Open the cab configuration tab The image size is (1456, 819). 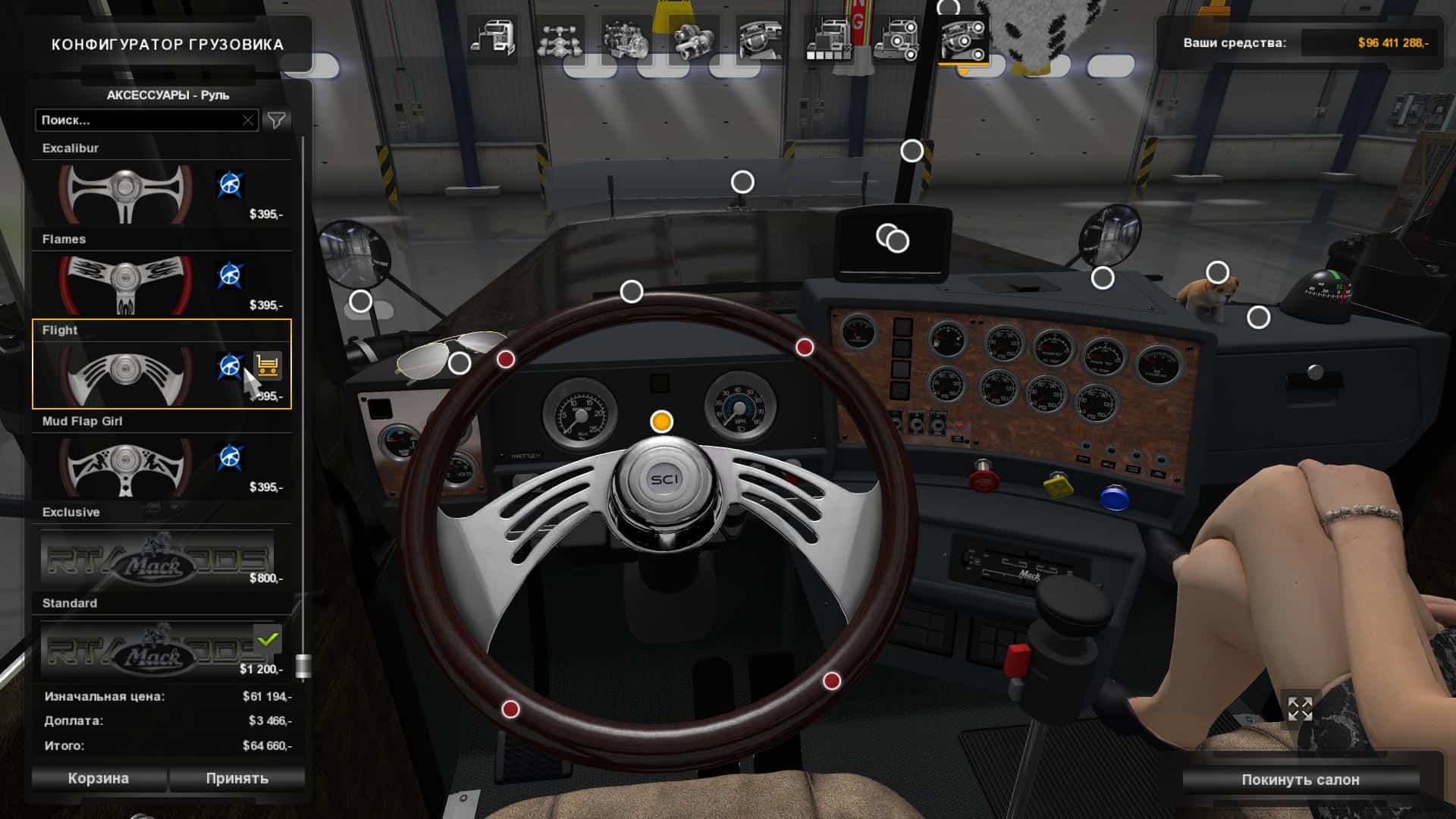tap(491, 38)
